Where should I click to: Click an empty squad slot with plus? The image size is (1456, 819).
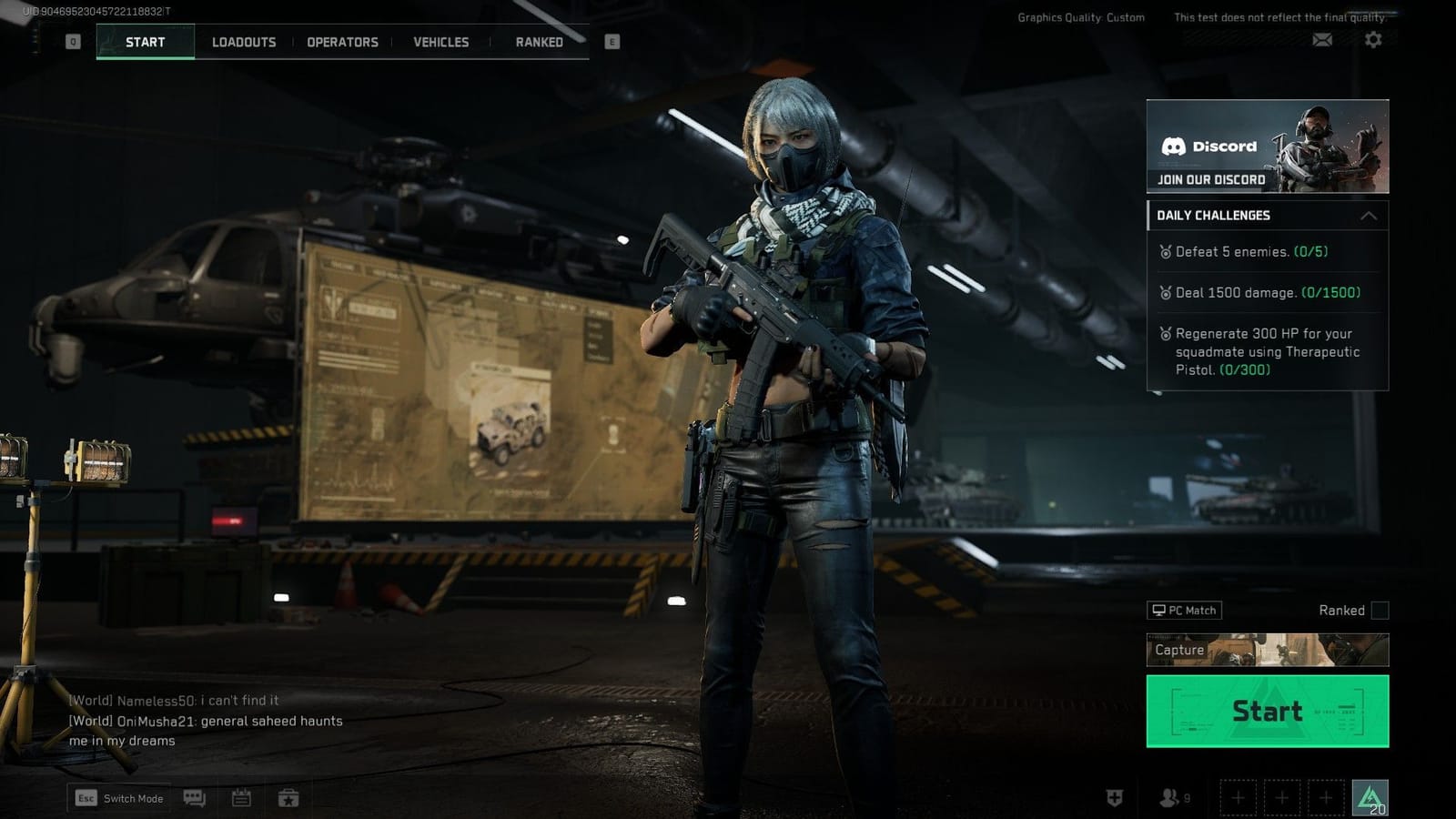[x=1239, y=796]
